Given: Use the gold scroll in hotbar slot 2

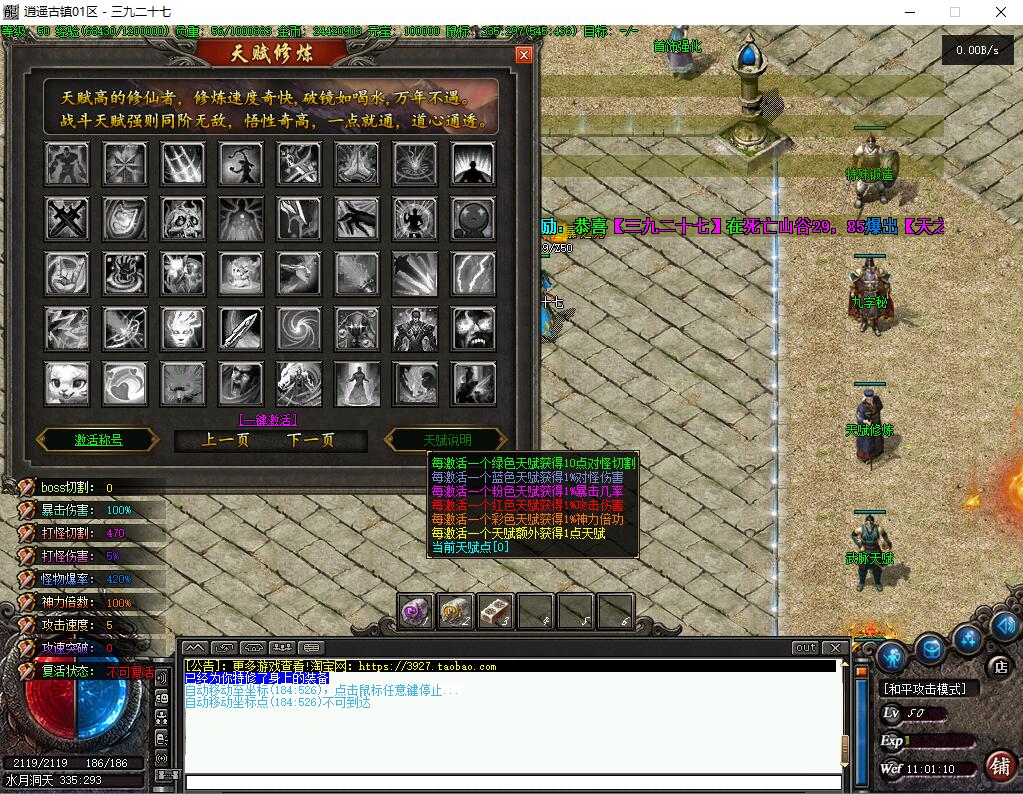Looking at the screenshot, I should tap(455, 611).
